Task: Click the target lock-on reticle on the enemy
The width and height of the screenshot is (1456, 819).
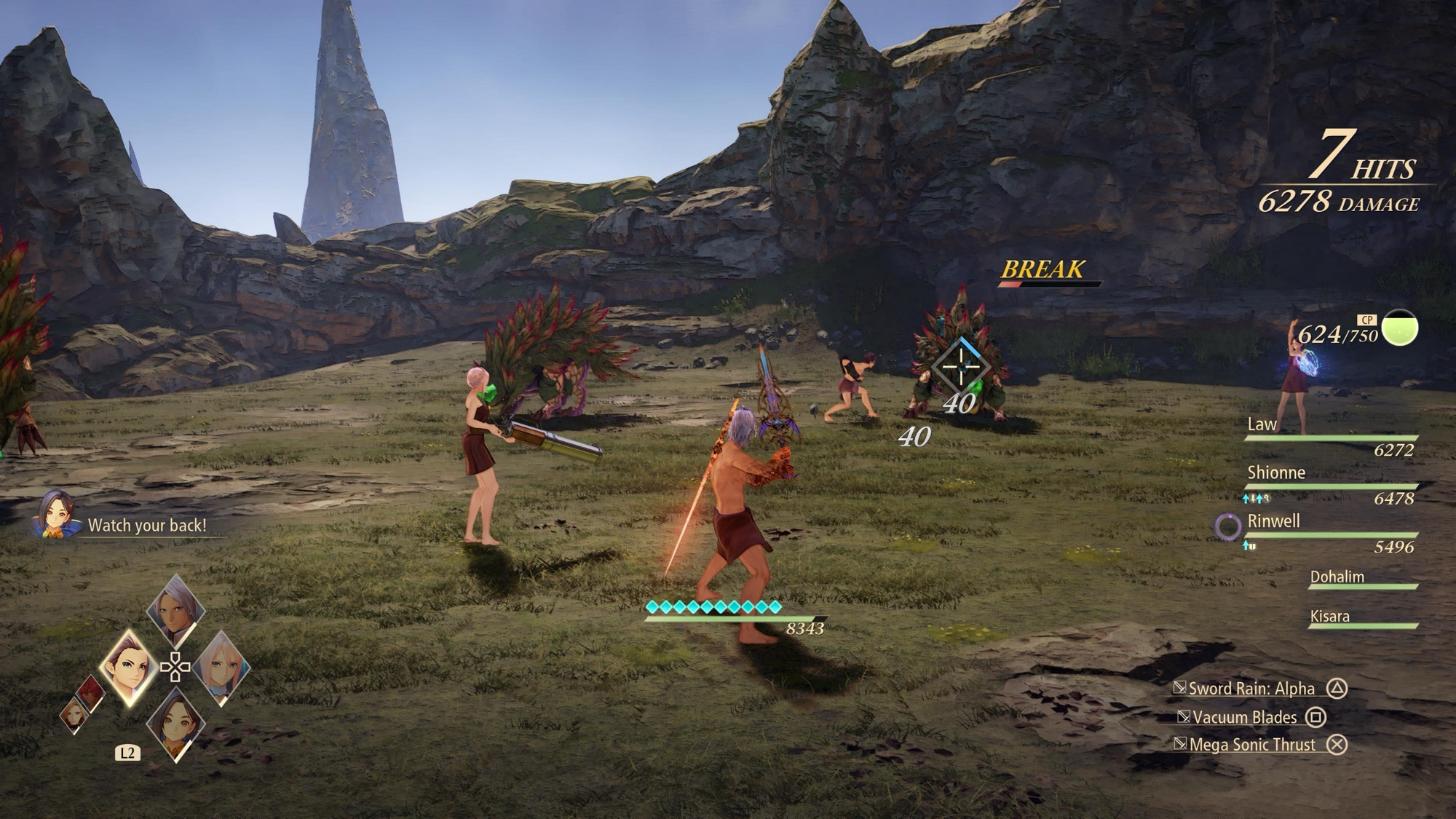Action: [961, 366]
